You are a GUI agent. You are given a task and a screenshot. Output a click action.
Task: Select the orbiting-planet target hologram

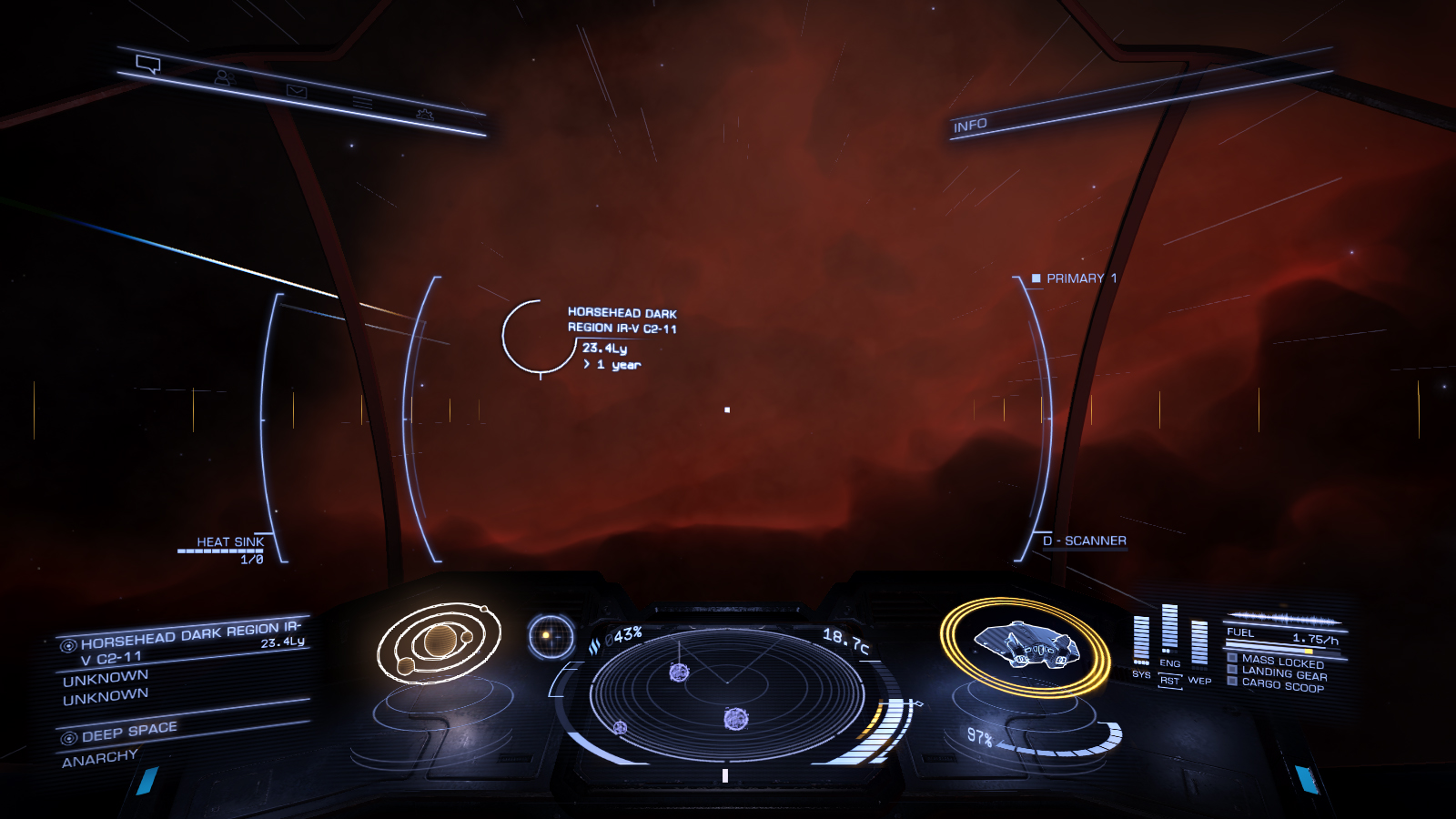point(440,642)
